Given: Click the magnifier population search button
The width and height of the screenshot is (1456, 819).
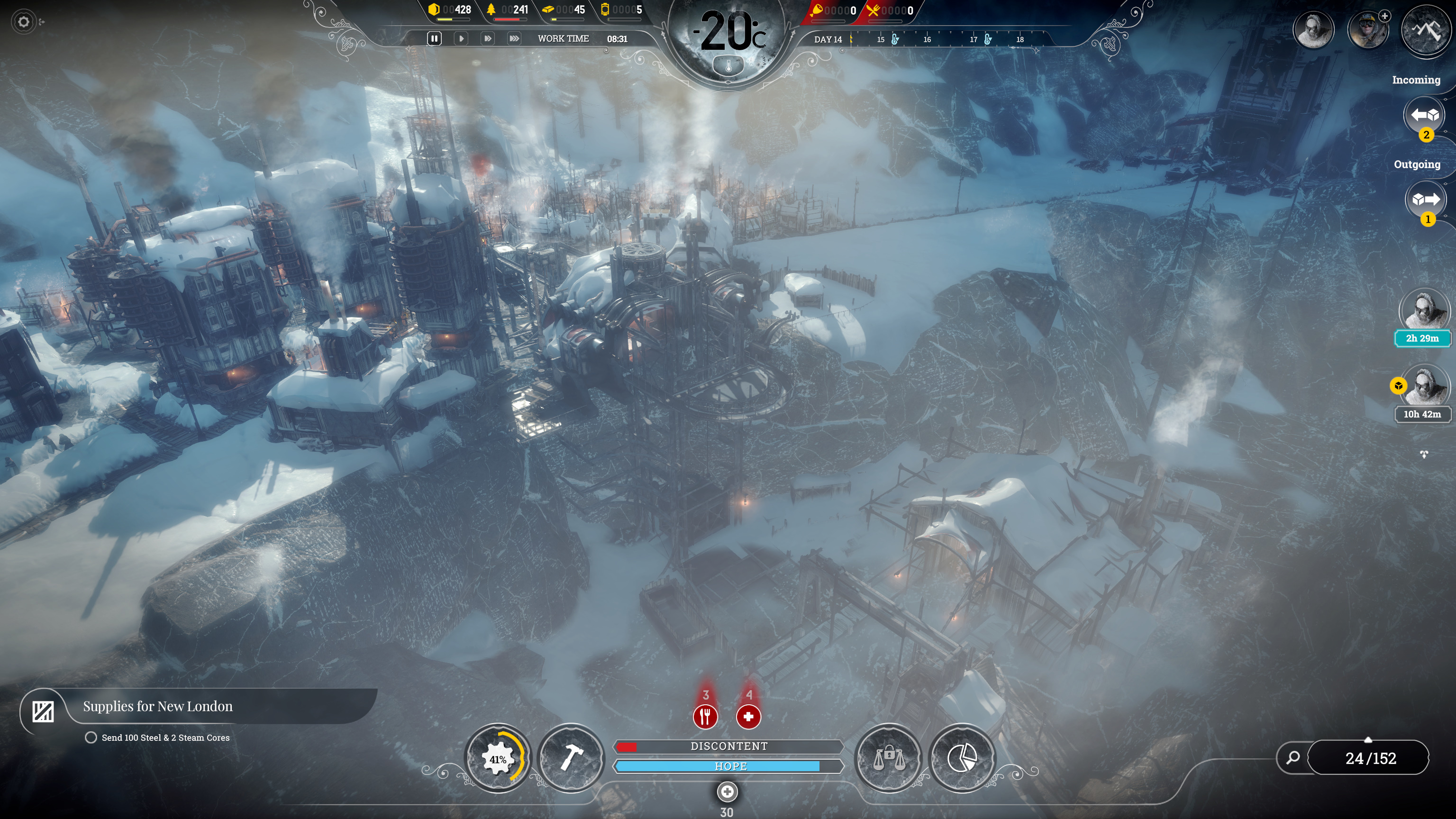Looking at the screenshot, I should tap(1292, 758).
